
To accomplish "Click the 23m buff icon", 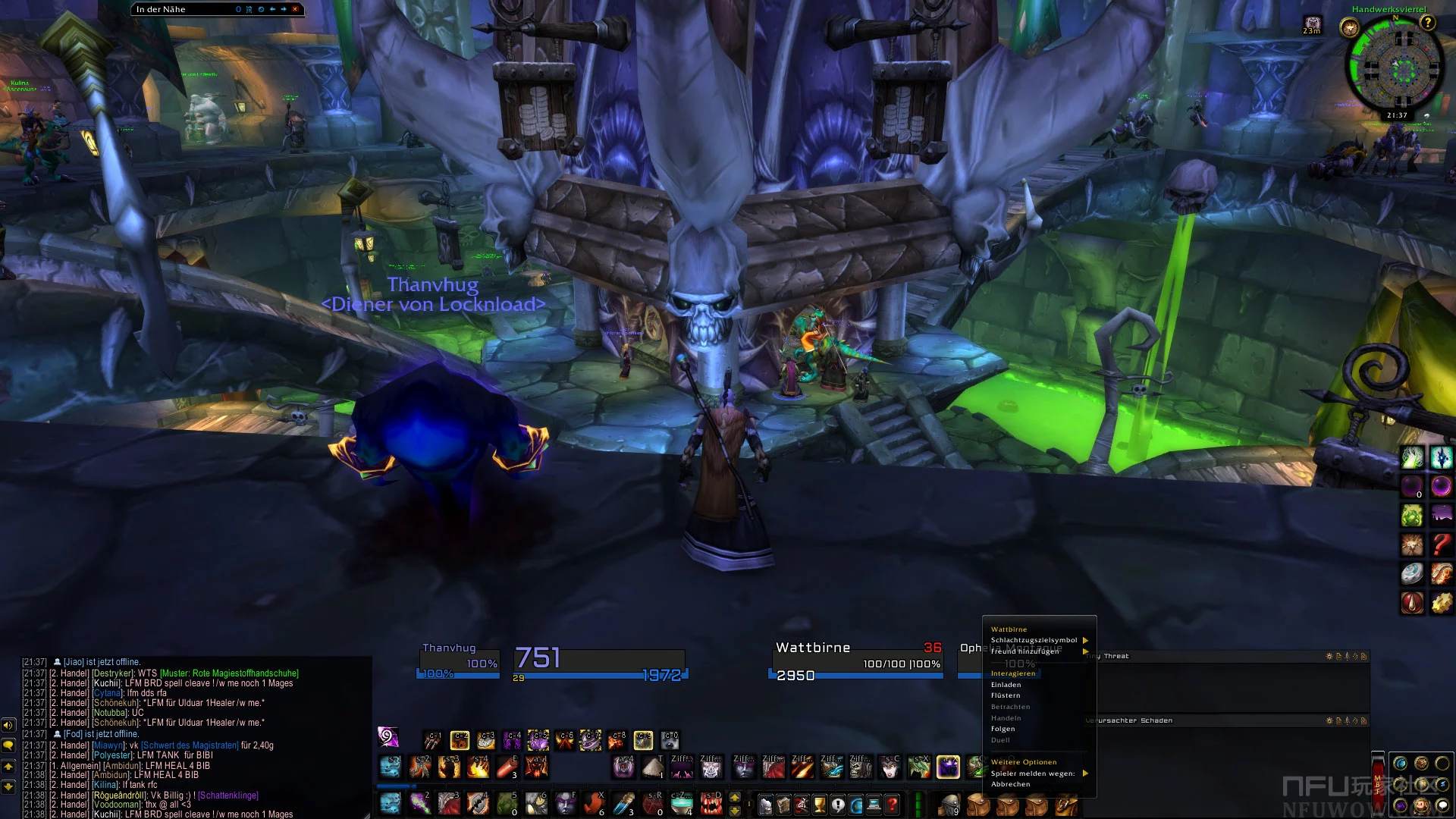I will [x=1312, y=25].
